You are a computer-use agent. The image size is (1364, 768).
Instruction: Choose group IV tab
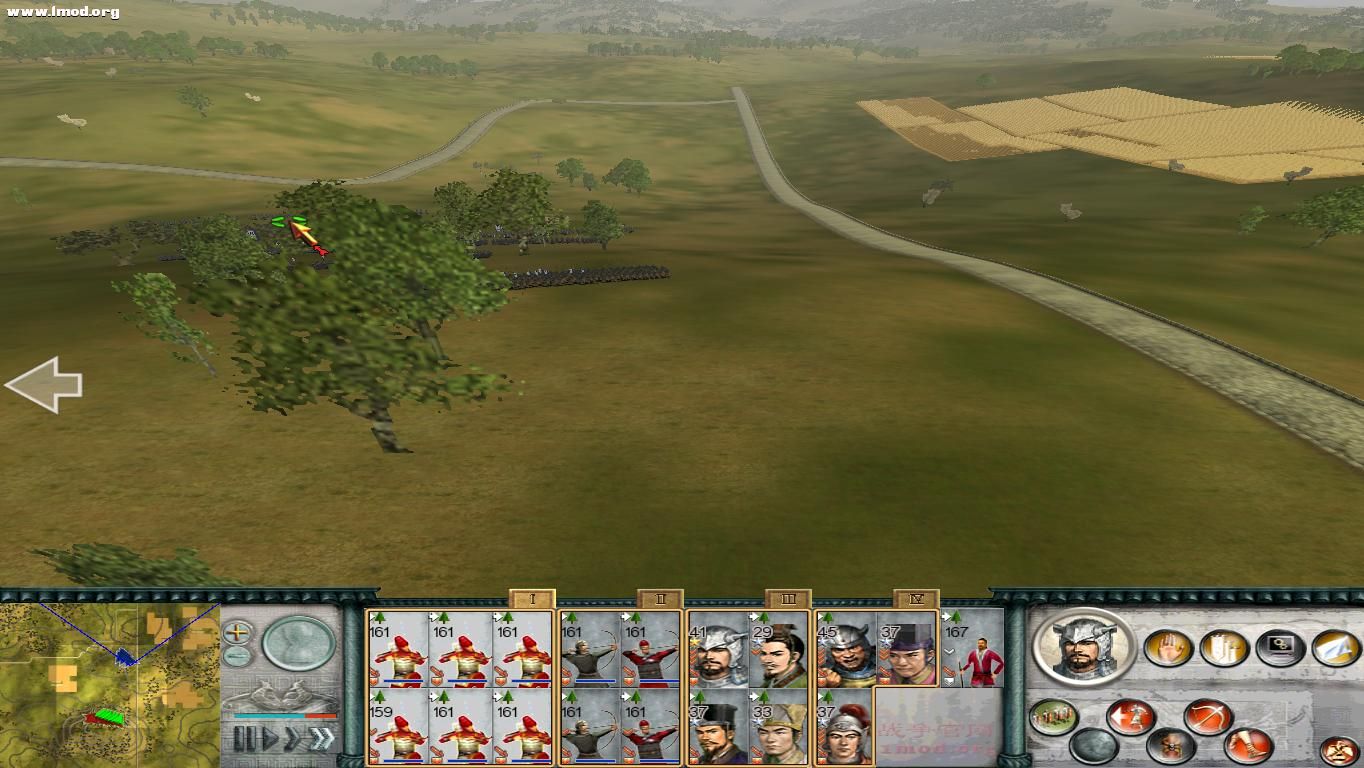click(x=916, y=599)
